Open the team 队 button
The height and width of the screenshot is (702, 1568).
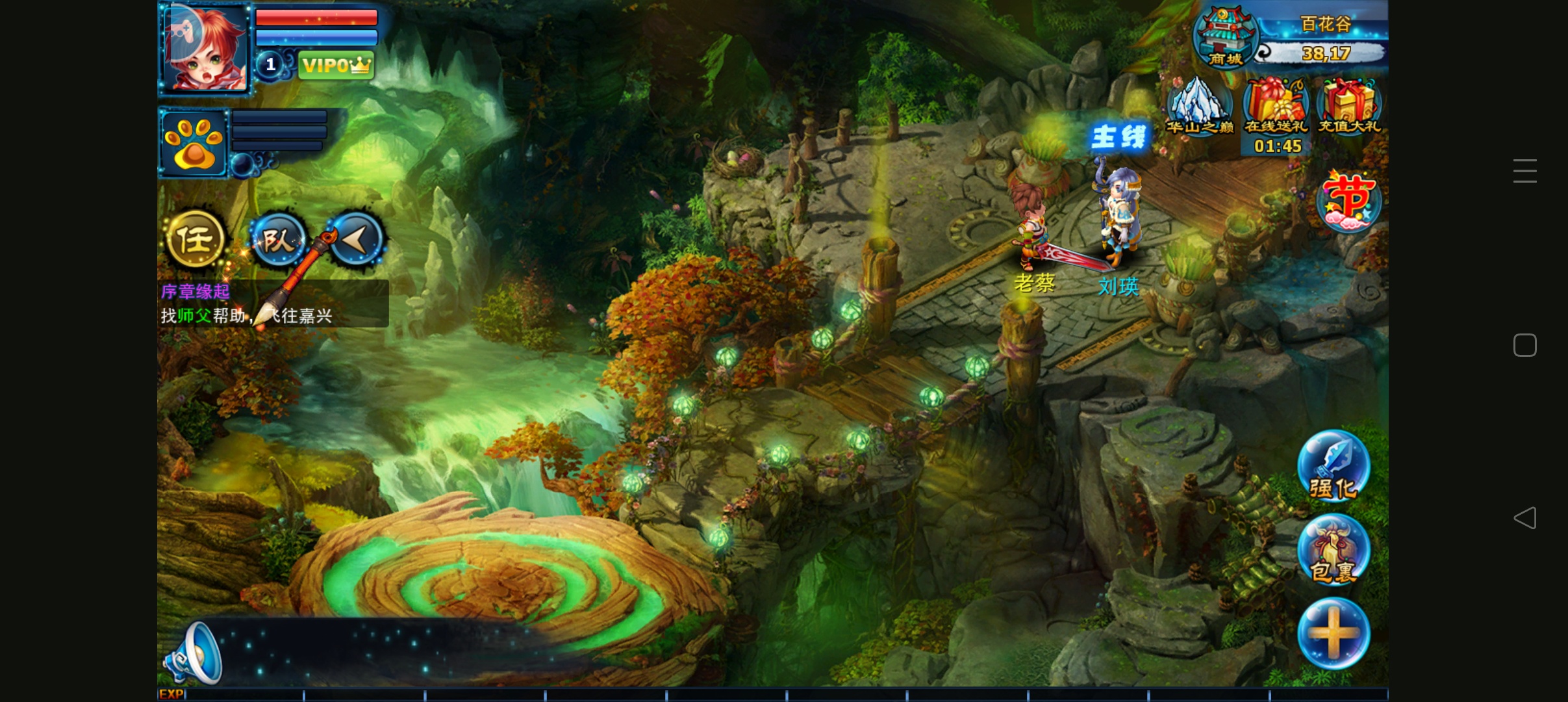tap(278, 240)
